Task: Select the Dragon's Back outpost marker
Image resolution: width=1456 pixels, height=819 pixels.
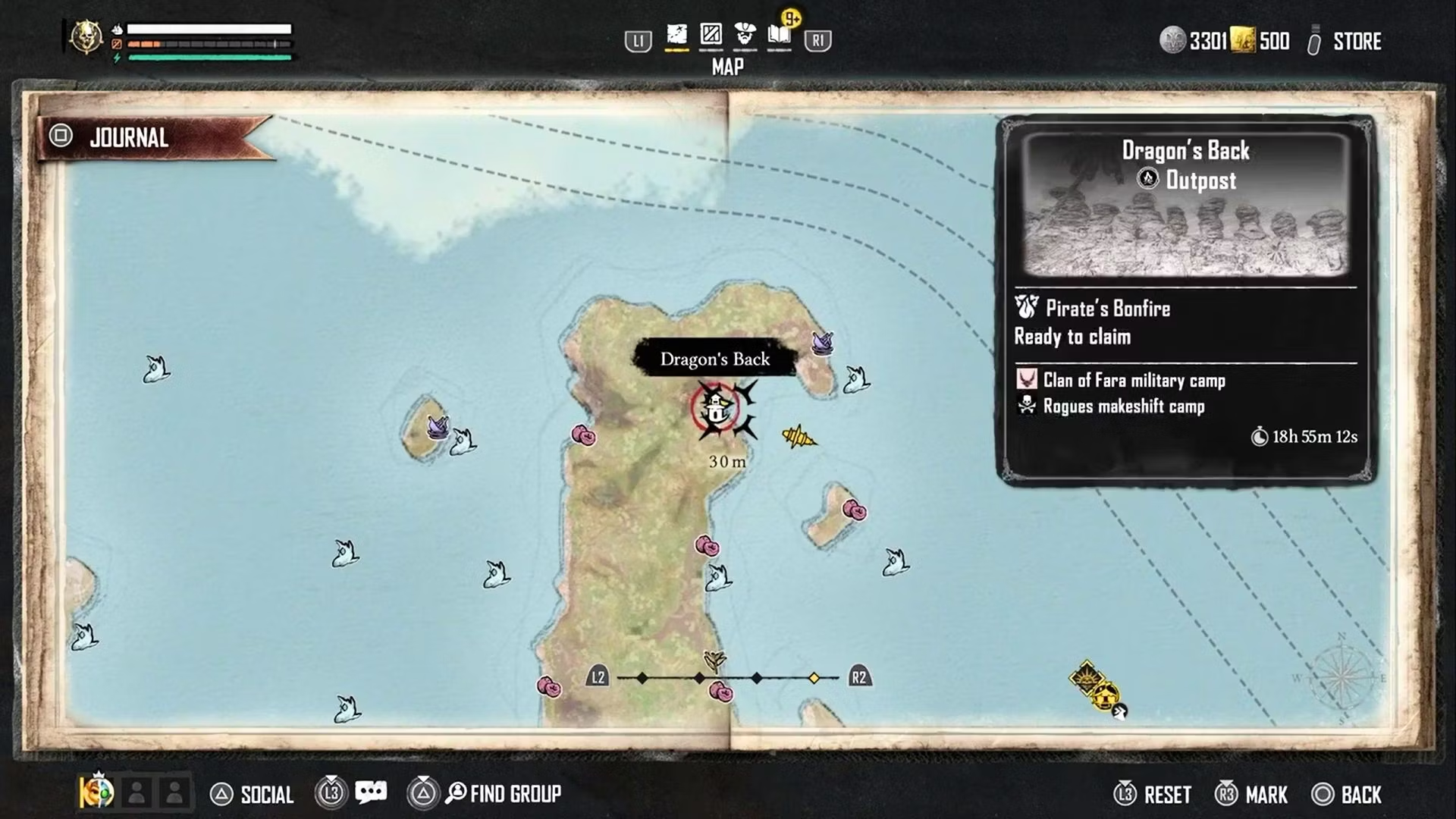Action: (x=716, y=410)
